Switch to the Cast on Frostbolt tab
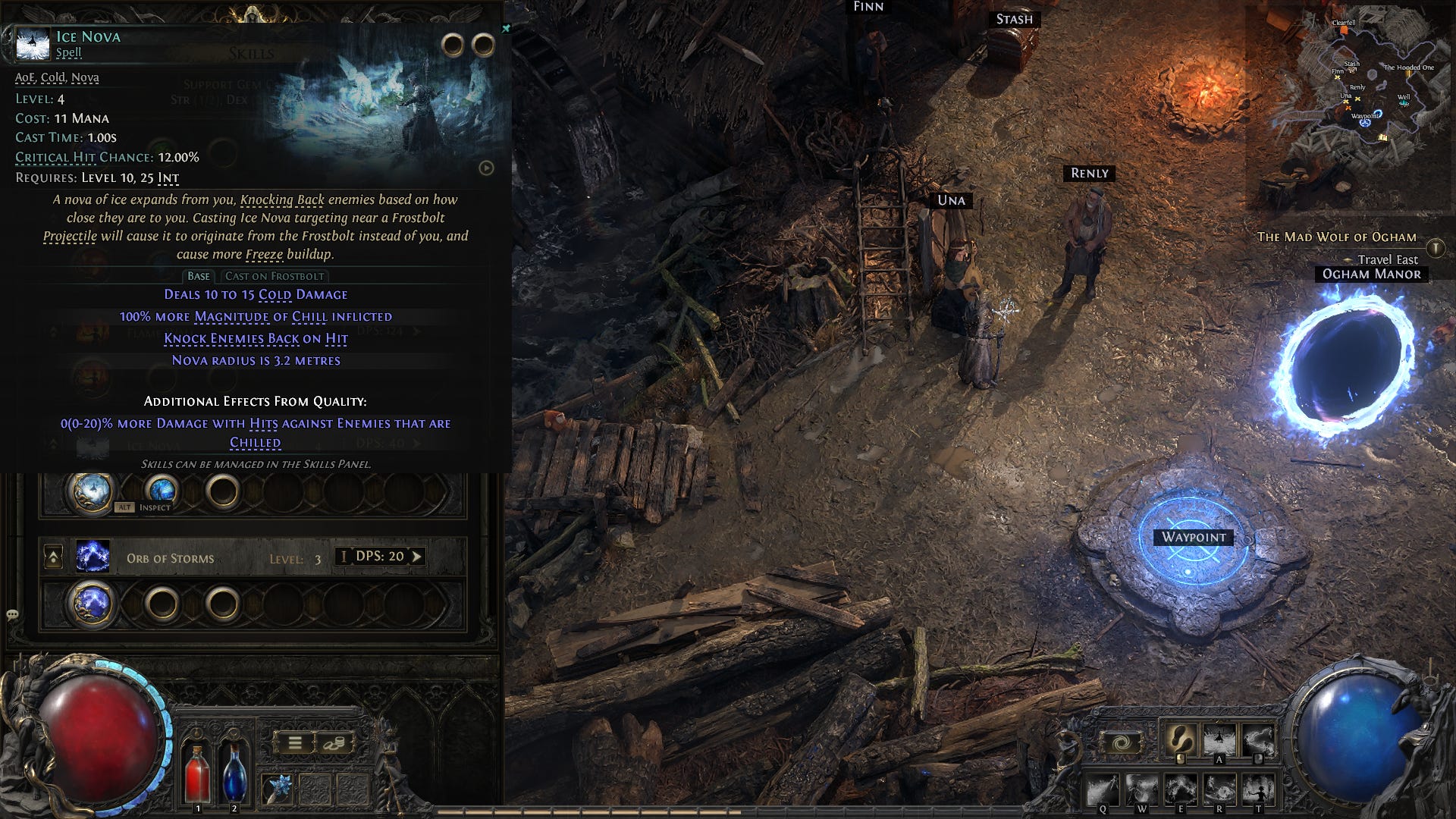 [x=275, y=276]
